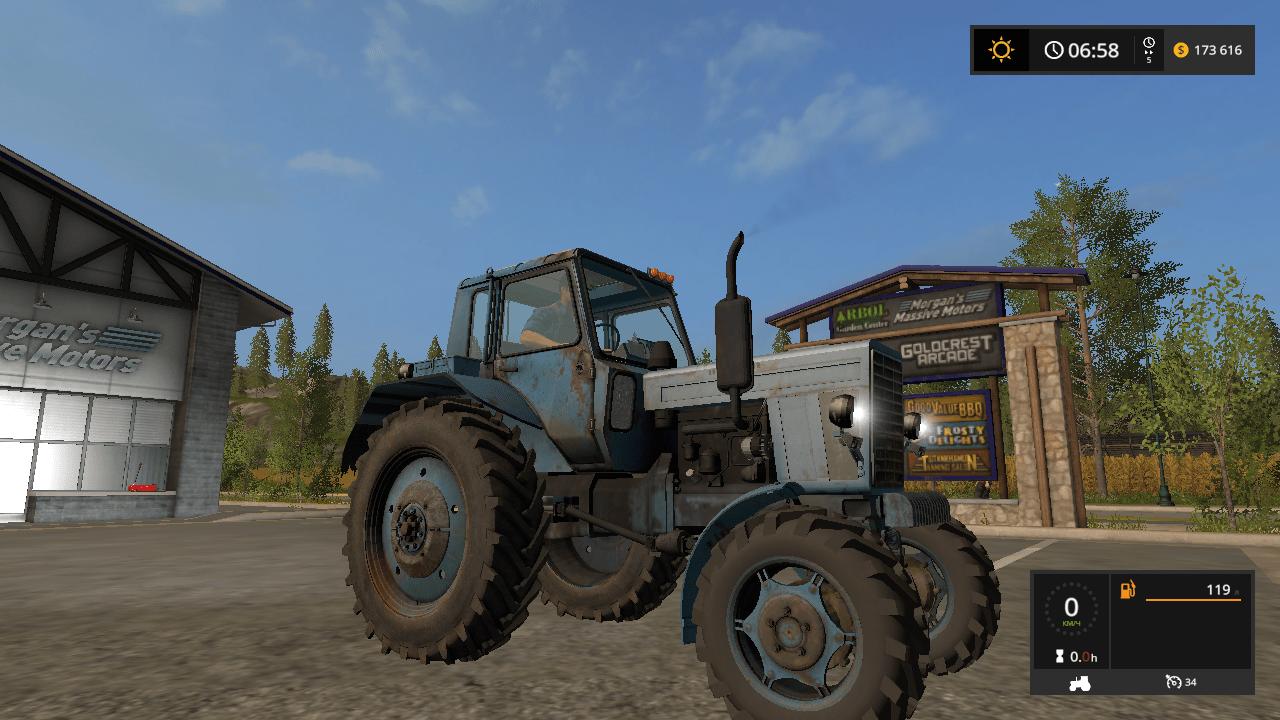Expand the vehicle info panel
Viewport: 1280px width, 720px height.
pyautogui.click(x=1140, y=640)
